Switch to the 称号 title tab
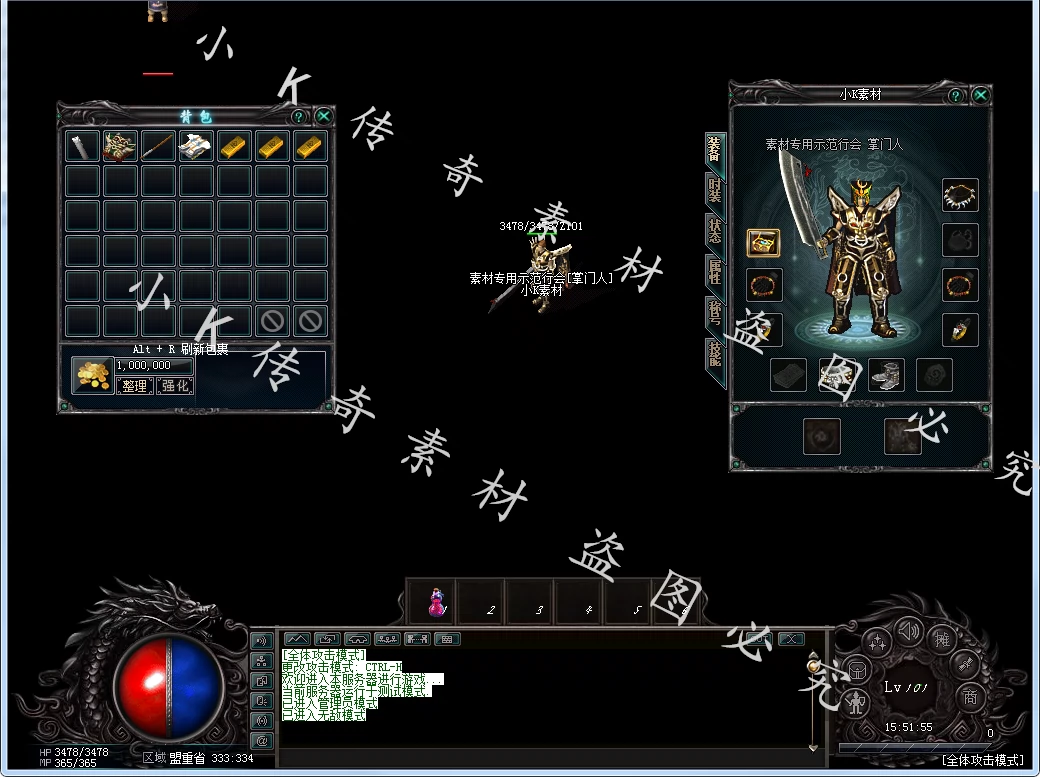Screen dimensions: 1040x777 click(x=715, y=312)
